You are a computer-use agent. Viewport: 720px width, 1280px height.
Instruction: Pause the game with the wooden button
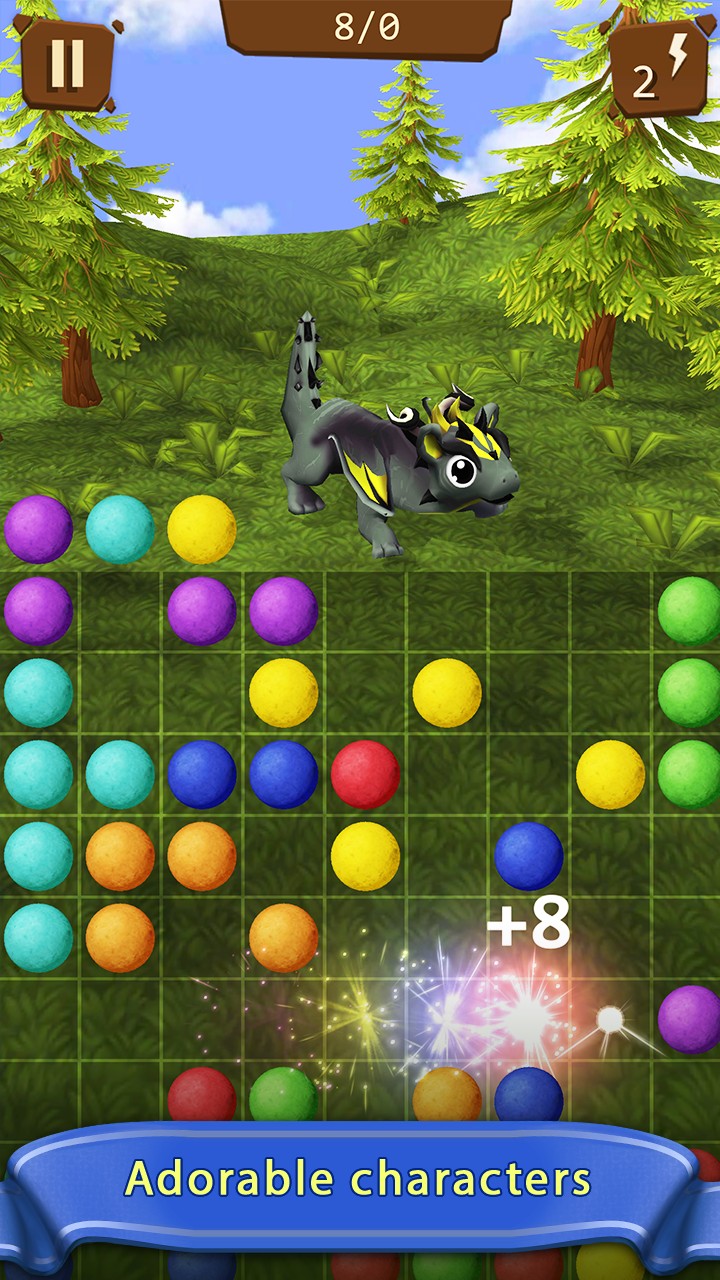click(x=66, y=63)
